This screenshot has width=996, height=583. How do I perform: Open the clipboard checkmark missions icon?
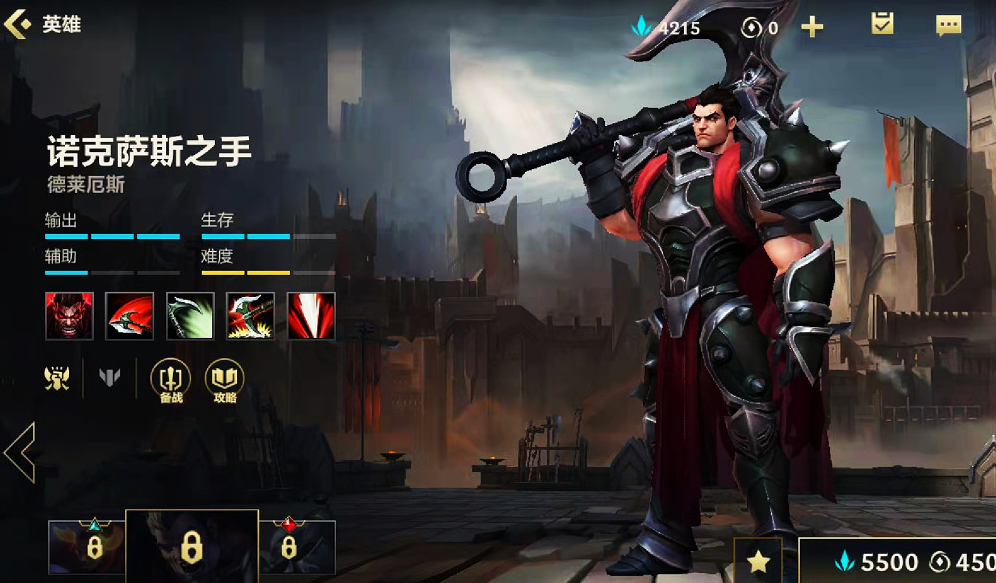coord(882,25)
